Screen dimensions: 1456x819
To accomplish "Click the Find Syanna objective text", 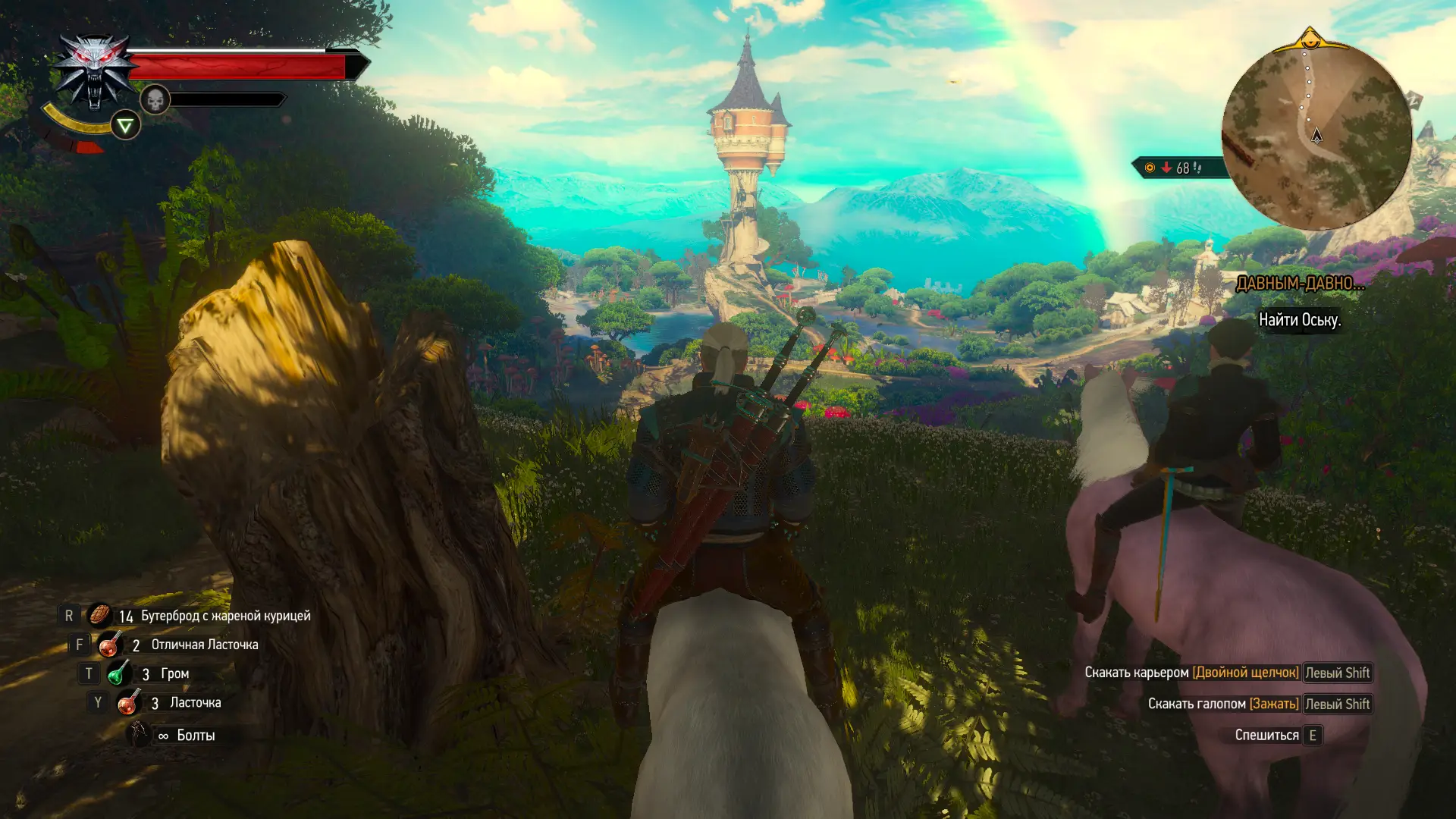I will tap(1300, 320).
